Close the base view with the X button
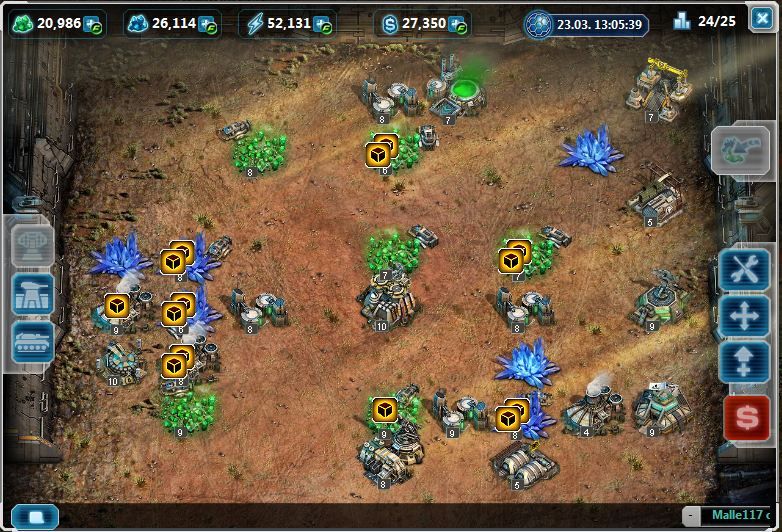 pyautogui.click(x=762, y=20)
